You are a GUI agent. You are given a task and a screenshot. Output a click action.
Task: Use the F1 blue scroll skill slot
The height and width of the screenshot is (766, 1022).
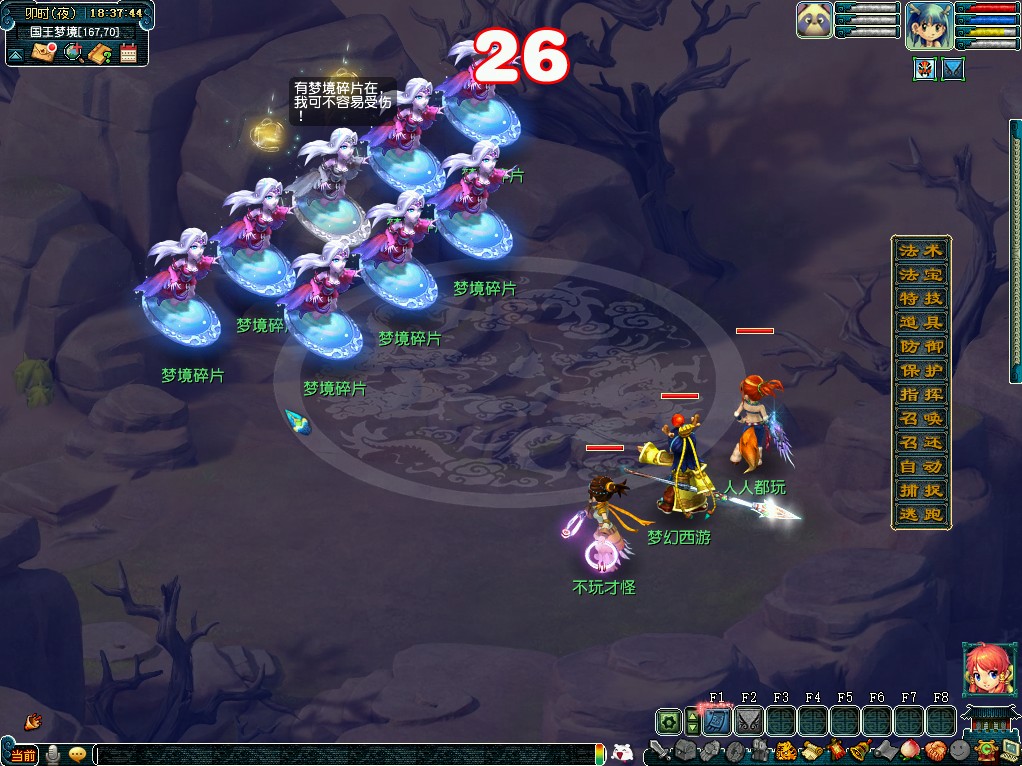pyautogui.click(x=716, y=720)
